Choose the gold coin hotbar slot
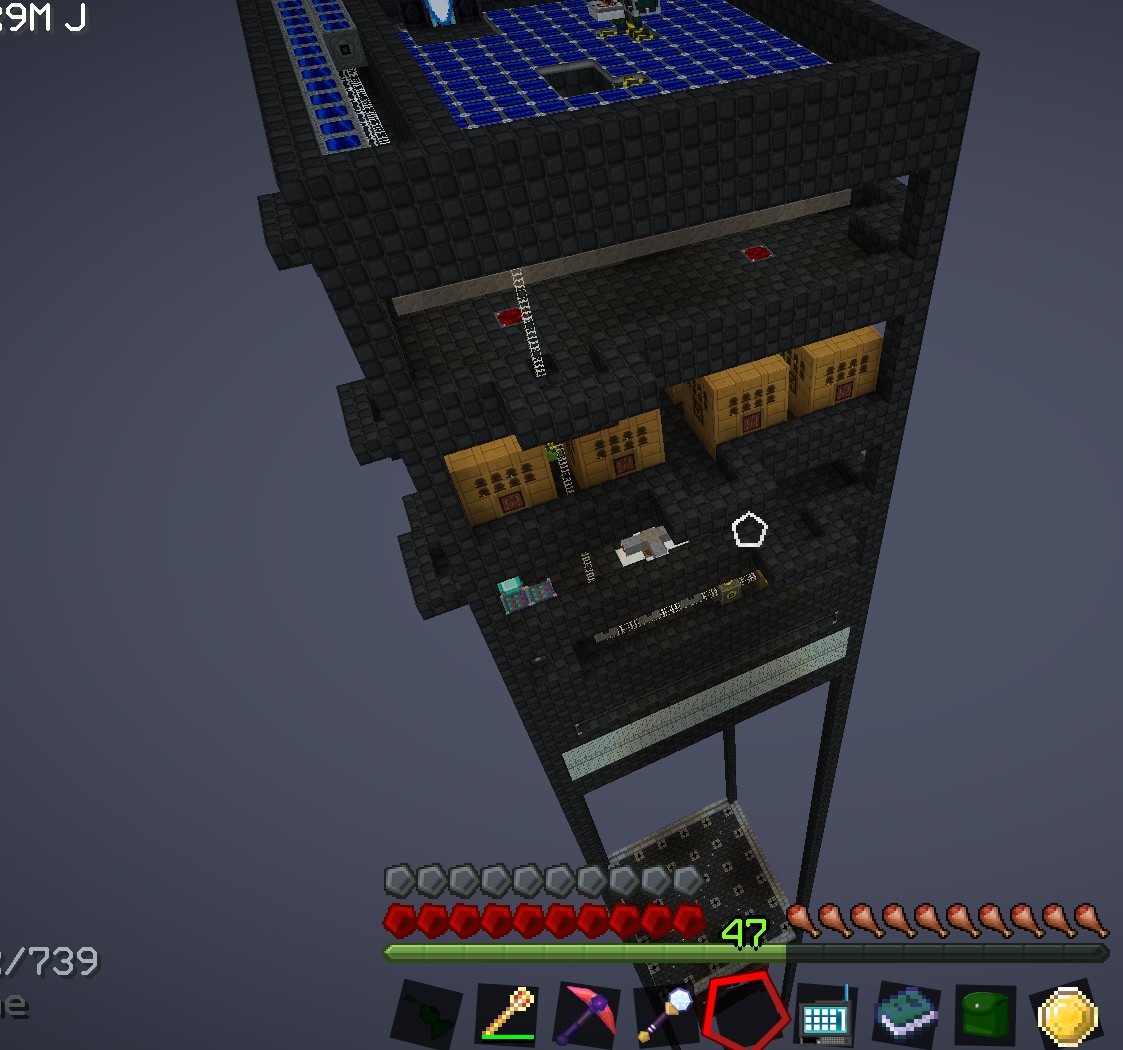 [1068, 1014]
